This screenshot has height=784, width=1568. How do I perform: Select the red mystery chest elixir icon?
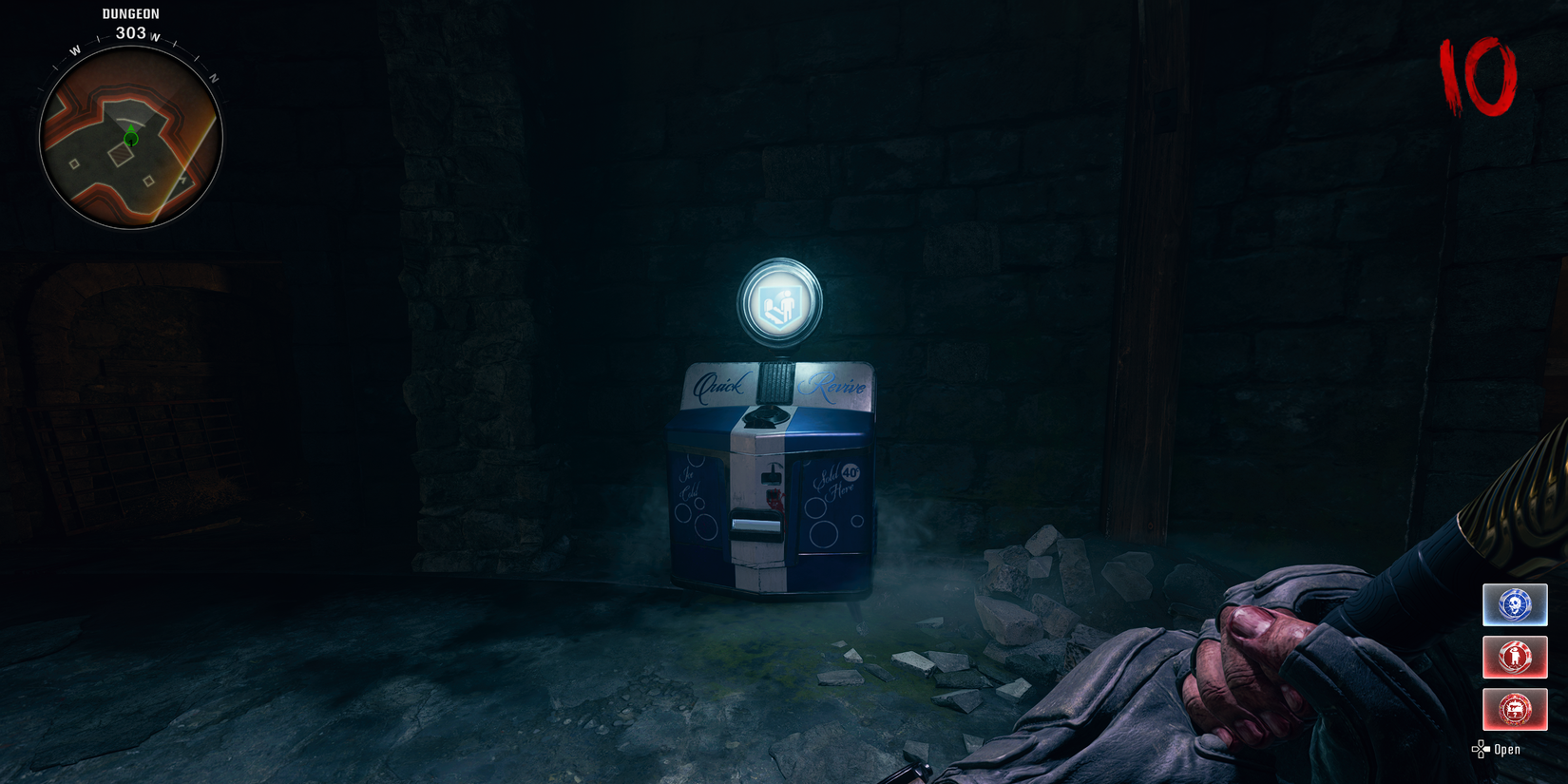(x=1515, y=709)
